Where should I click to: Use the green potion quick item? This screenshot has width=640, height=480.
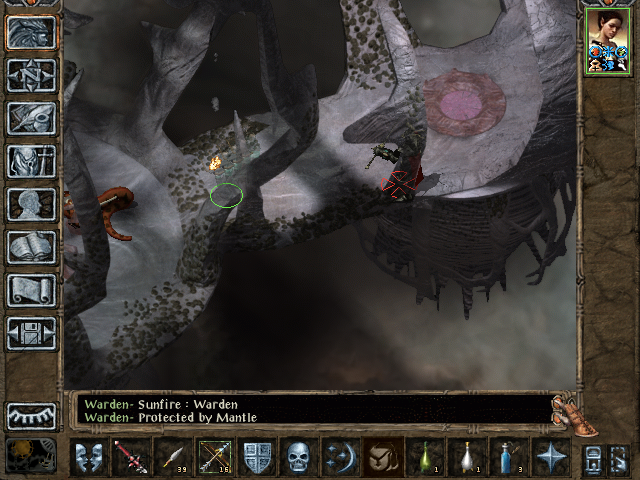click(x=424, y=457)
